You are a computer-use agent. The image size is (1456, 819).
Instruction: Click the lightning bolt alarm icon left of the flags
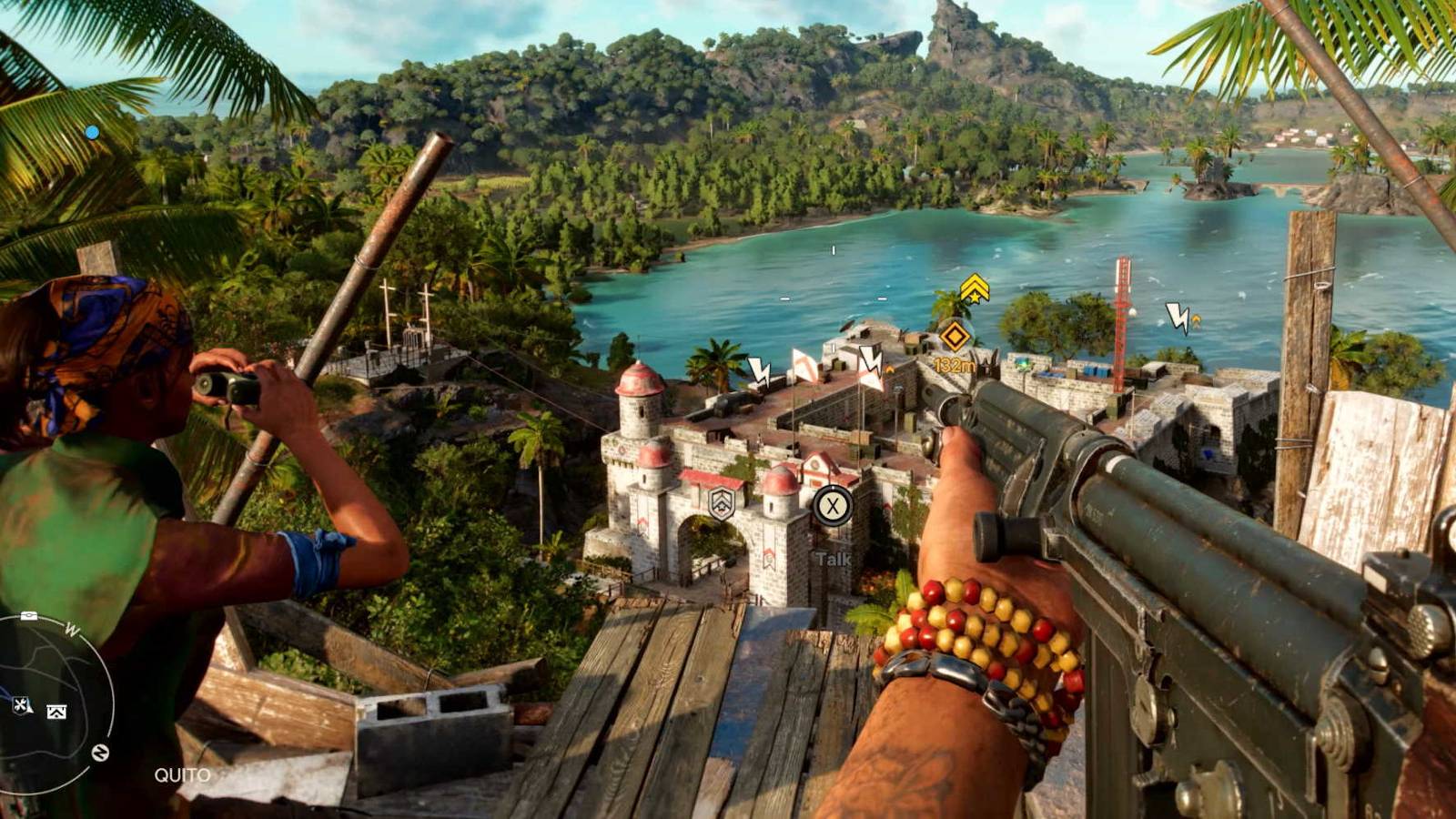(759, 369)
